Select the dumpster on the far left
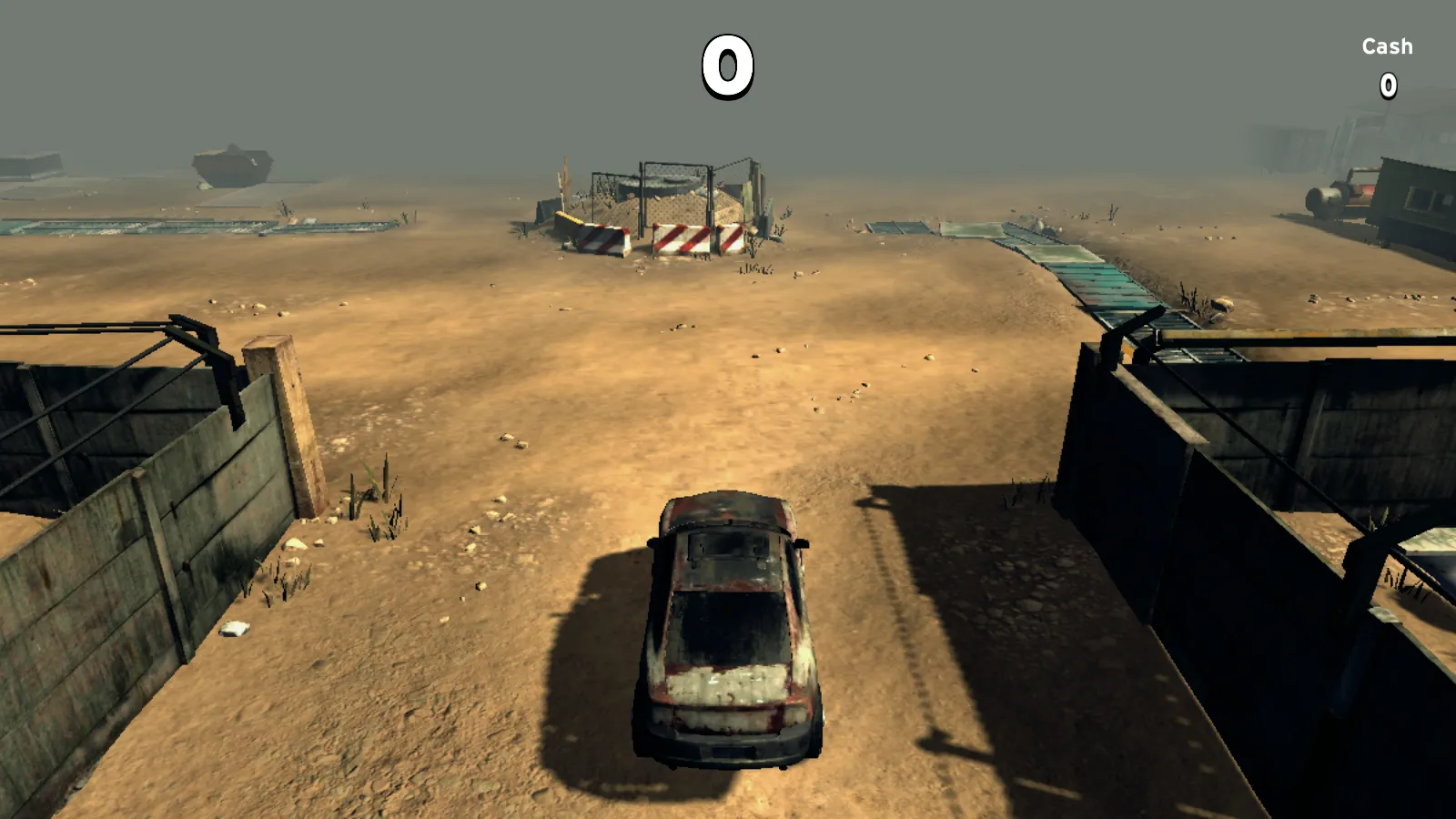The height and width of the screenshot is (819, 1456). tap(232, 164)
